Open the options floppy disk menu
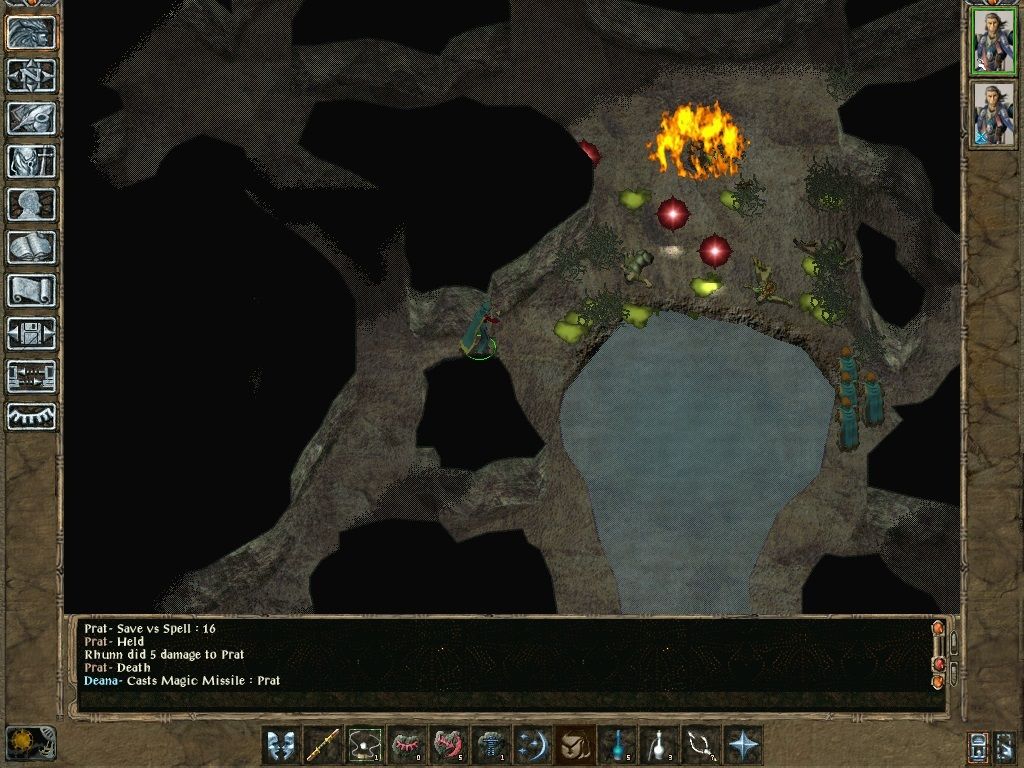Viewport: 1024px width, 768px height. click(32, 333)
